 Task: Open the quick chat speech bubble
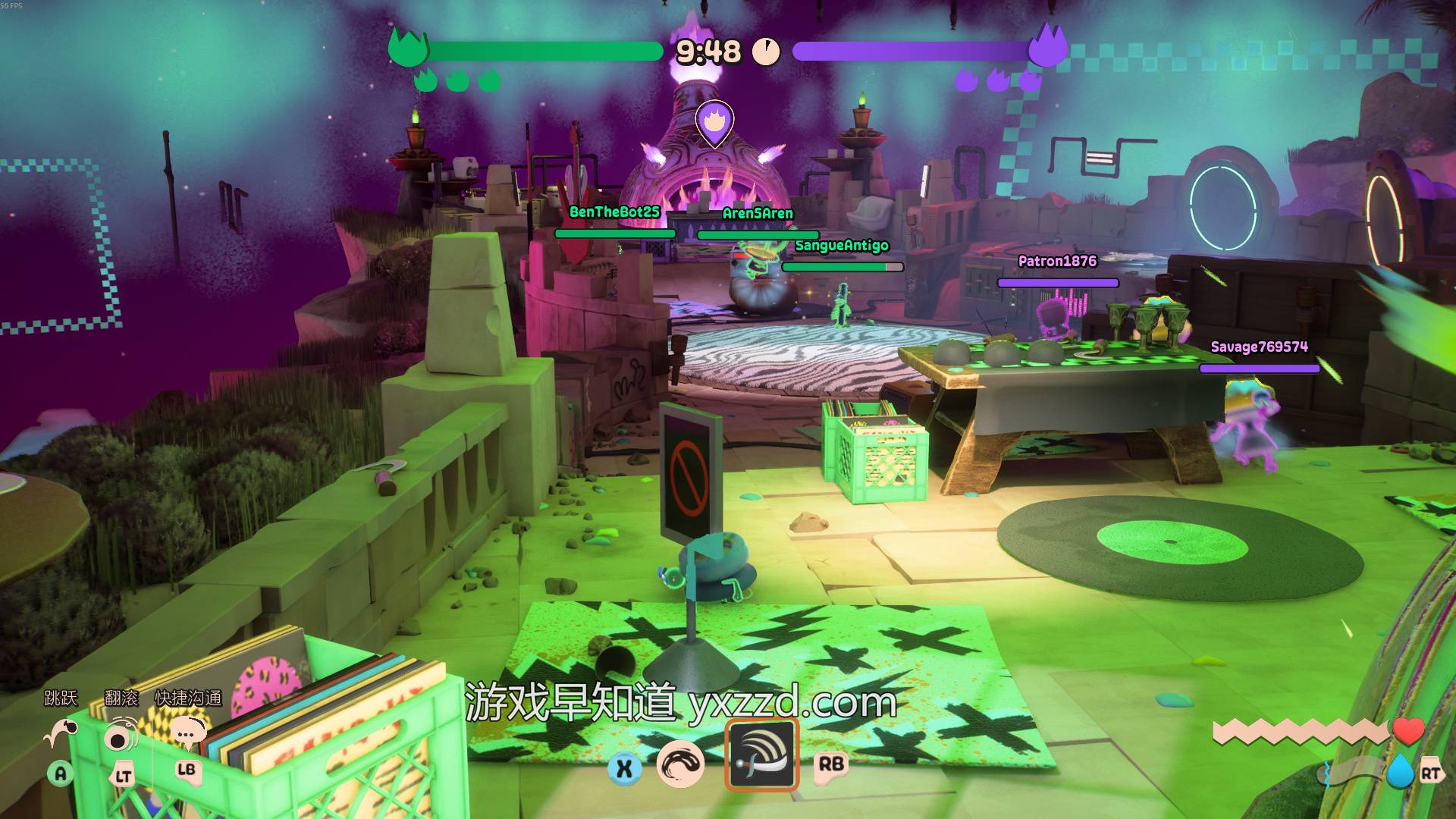pos(187,733)
